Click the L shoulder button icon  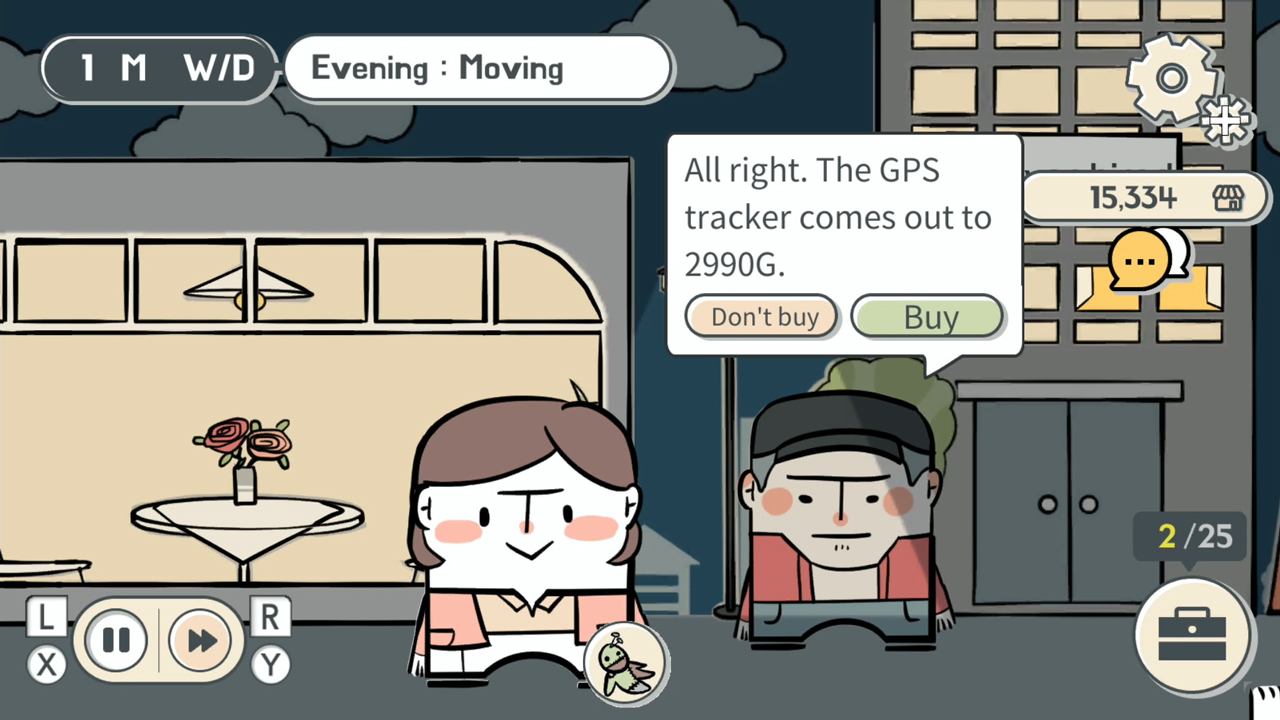click(44, 617)
